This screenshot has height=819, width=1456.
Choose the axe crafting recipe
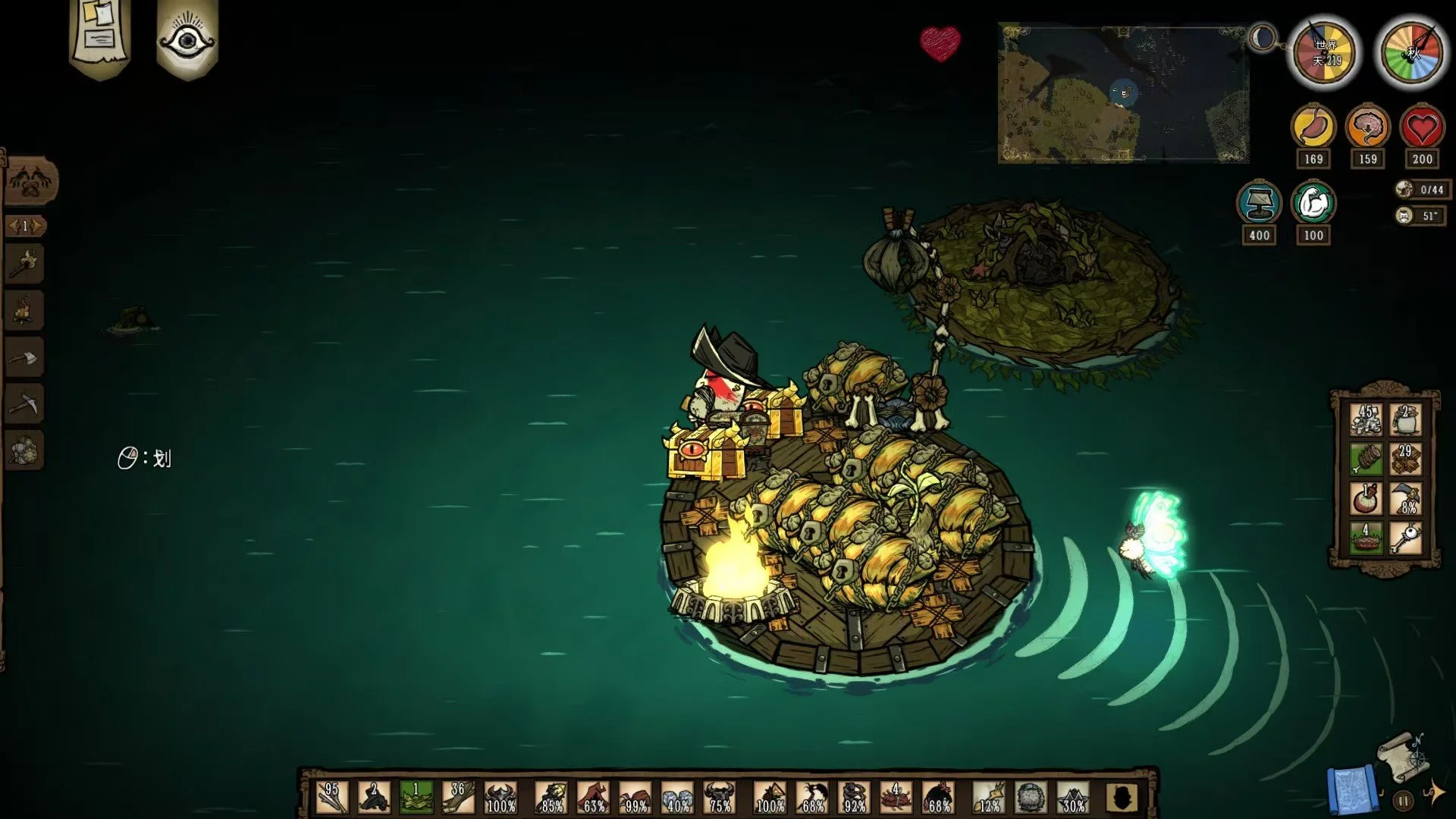(x=24, y=357)
